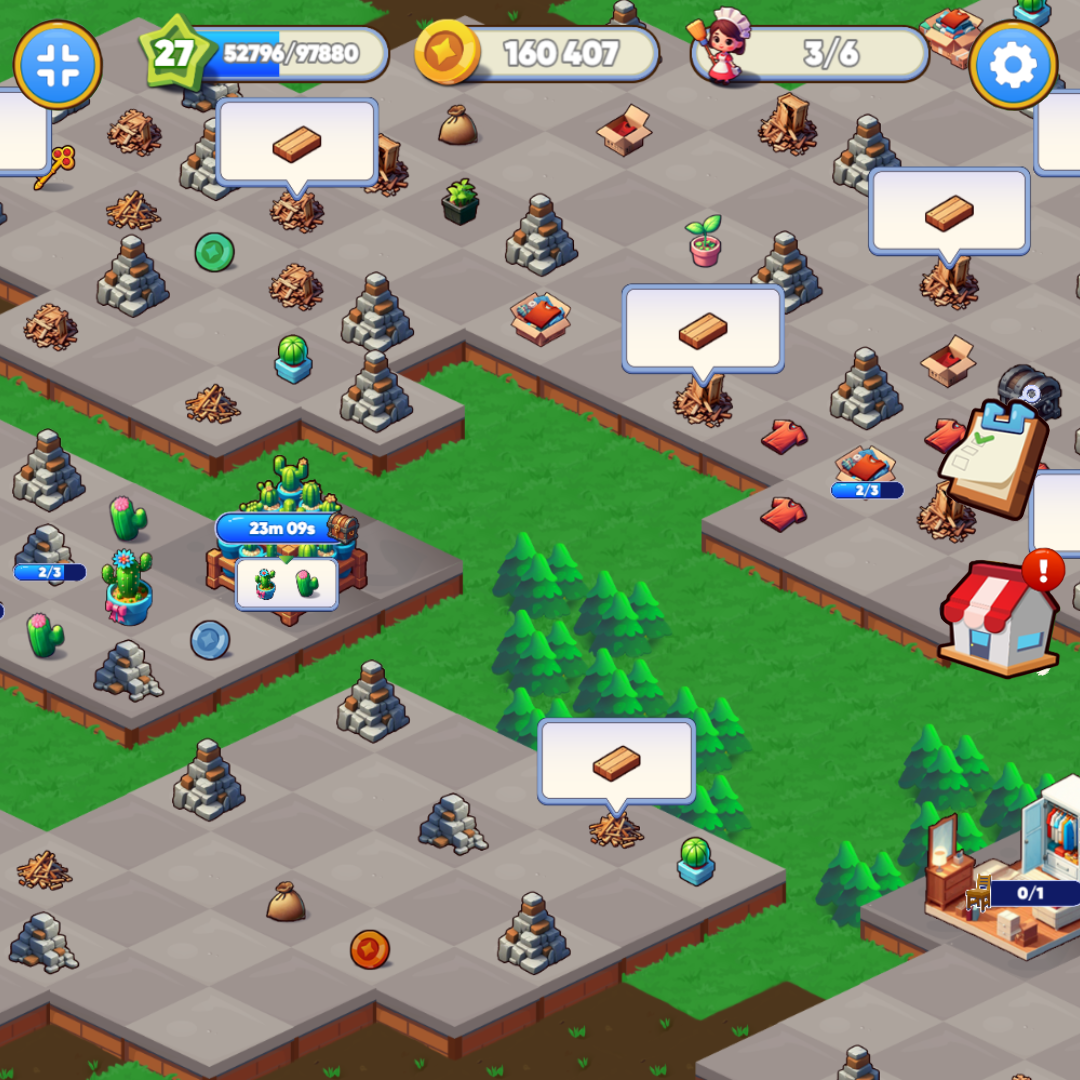The height and width of the screenshot is (1080, 1080).
Task: Open the clipboard task list
Action: click(x=994, y=459)
